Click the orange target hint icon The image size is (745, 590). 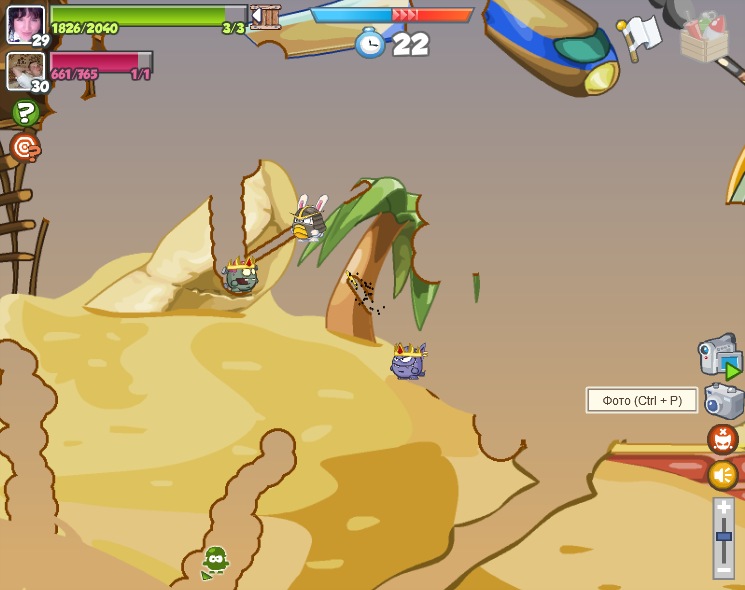click(x=25, y=148)
